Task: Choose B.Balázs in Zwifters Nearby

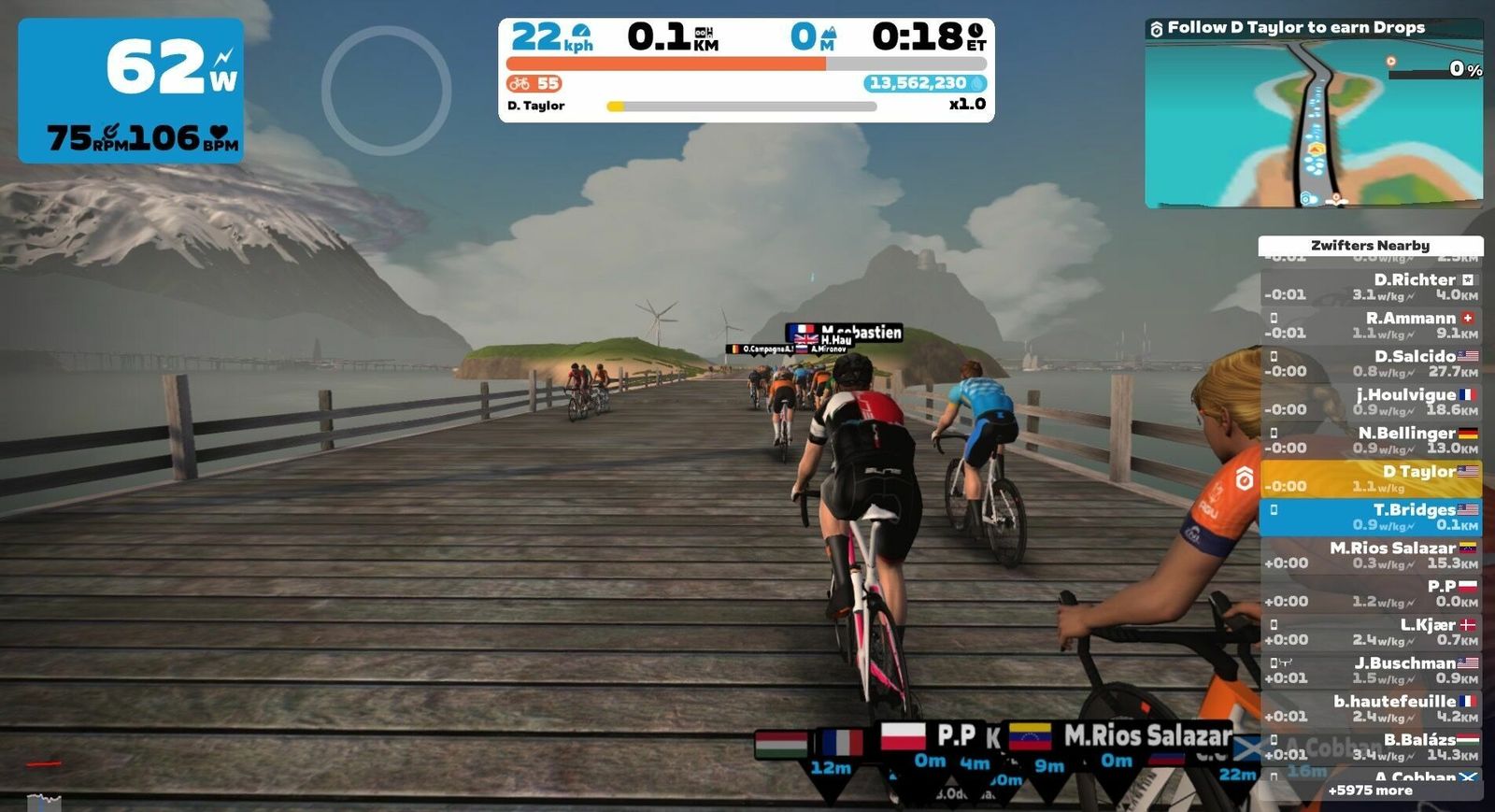Action: [x=1370, y=747]
